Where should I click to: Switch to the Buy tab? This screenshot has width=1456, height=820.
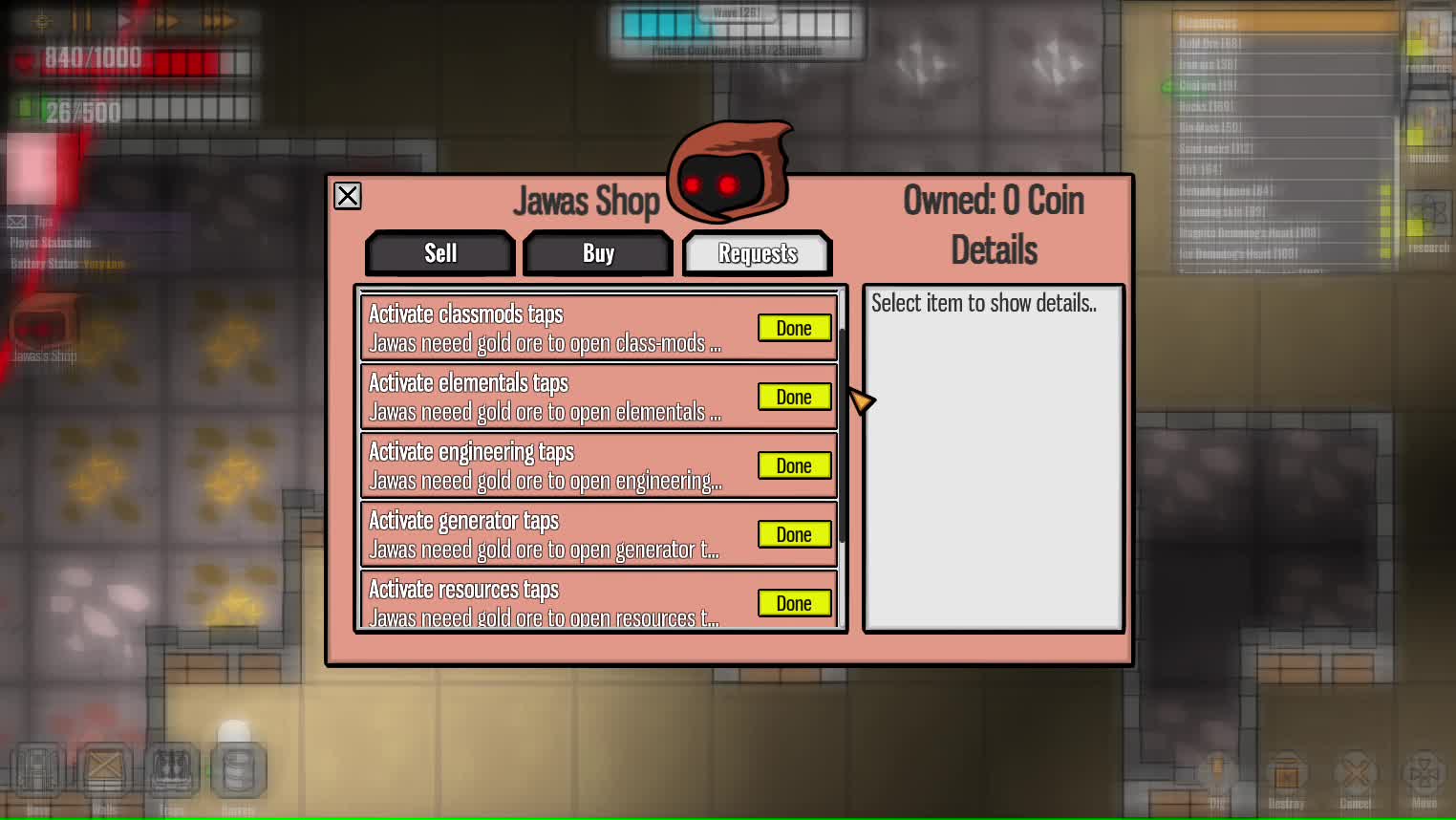click(x=597, y=252)
